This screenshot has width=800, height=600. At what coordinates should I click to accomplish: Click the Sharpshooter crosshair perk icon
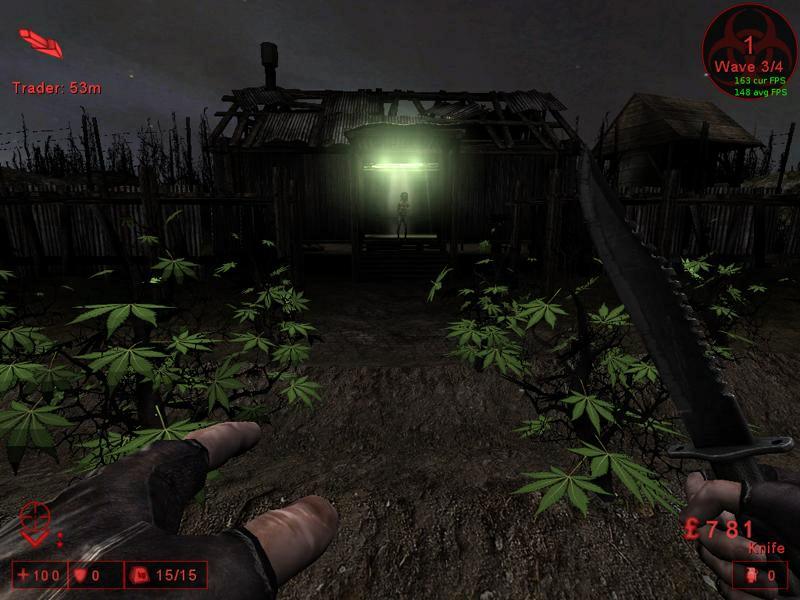pos(34,522)
